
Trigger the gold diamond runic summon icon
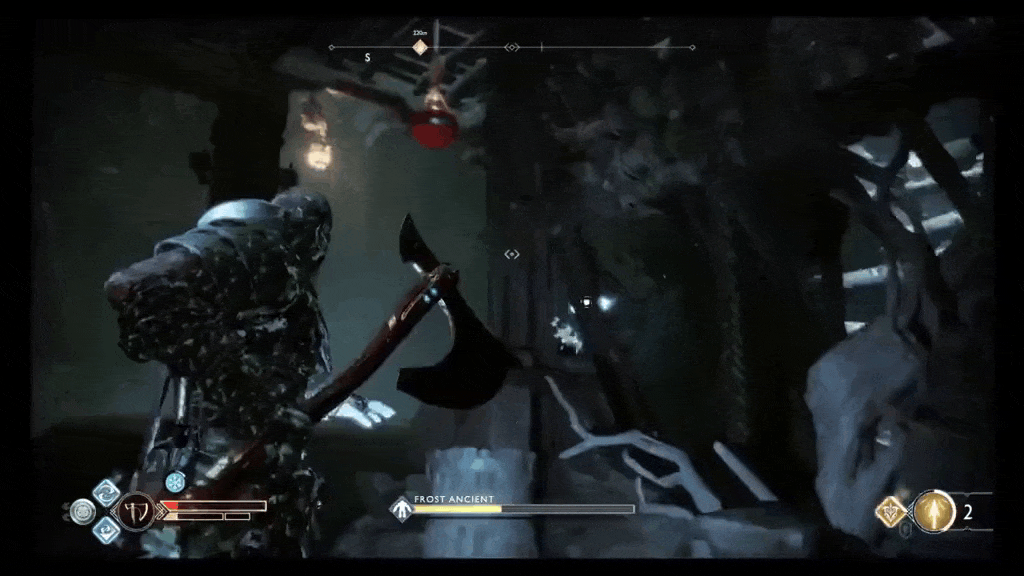[889, 512]
